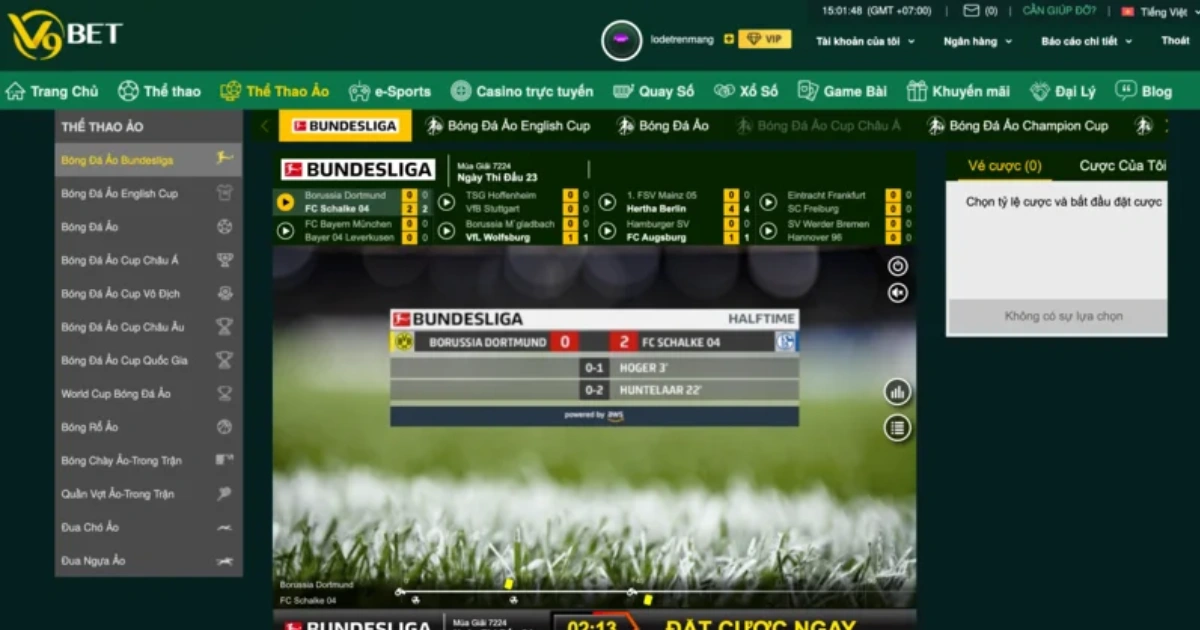This screenshot has width=1200, height=630.
Task: Play the Hertha Berlin match stream
Action: click(607, 202)
